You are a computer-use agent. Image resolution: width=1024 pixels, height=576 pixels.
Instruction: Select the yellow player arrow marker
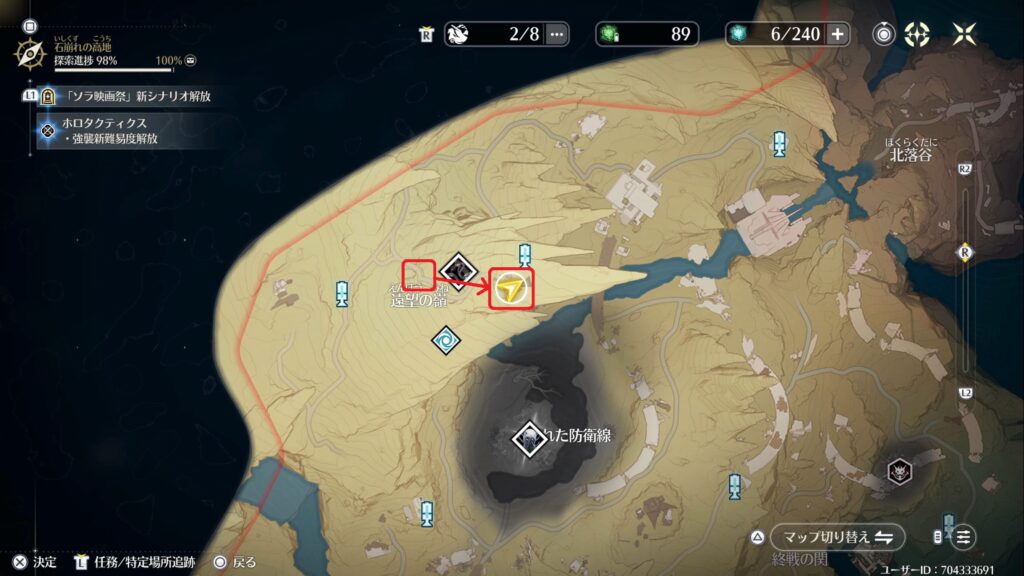(x=511, y=290)
